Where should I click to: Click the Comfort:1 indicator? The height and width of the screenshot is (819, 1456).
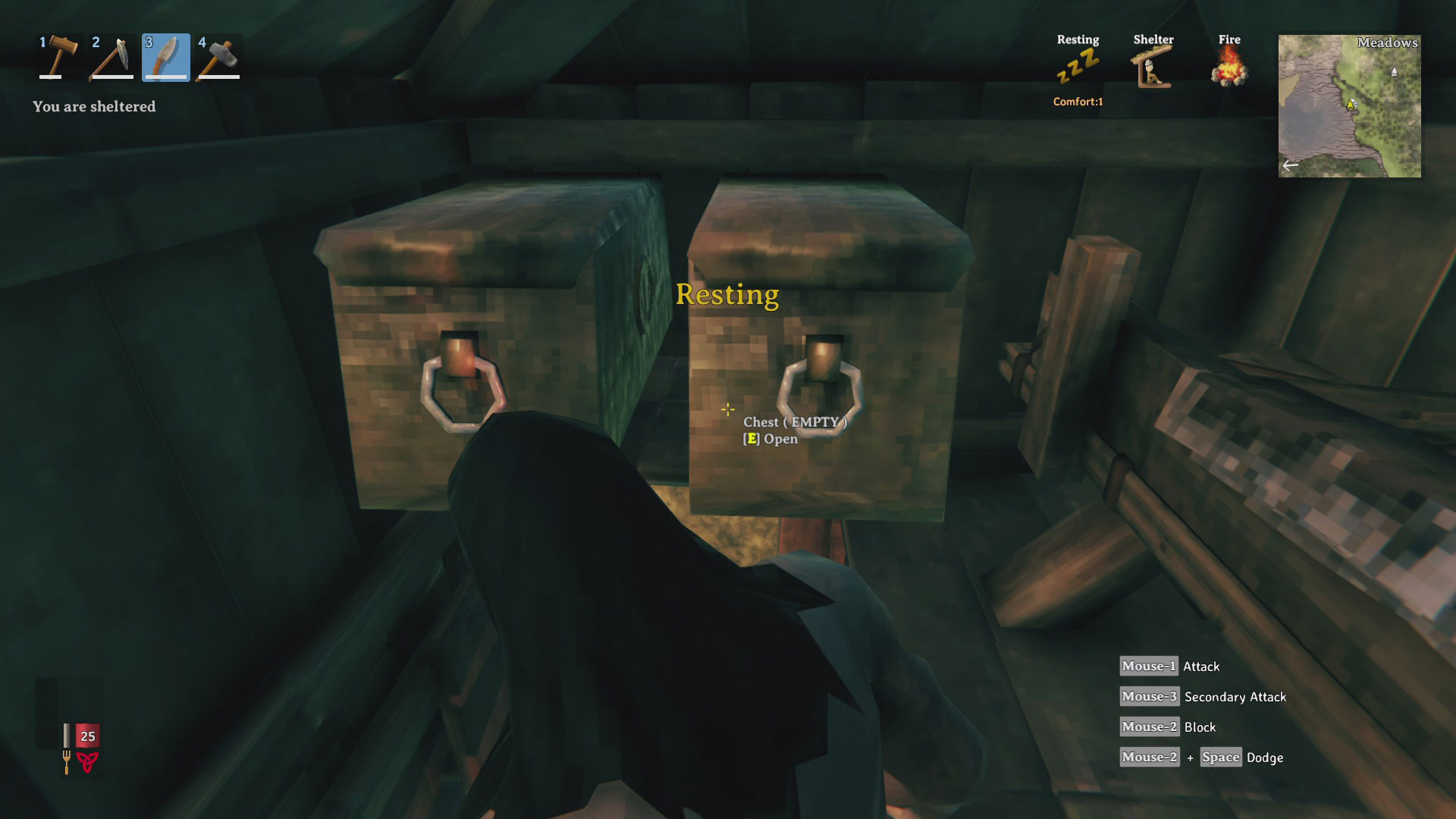[x=1076, y=102]
